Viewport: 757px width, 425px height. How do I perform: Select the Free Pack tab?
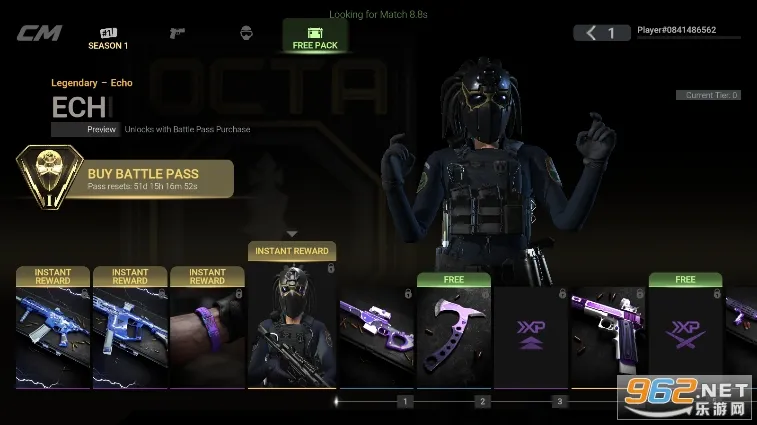click(315, 36)
